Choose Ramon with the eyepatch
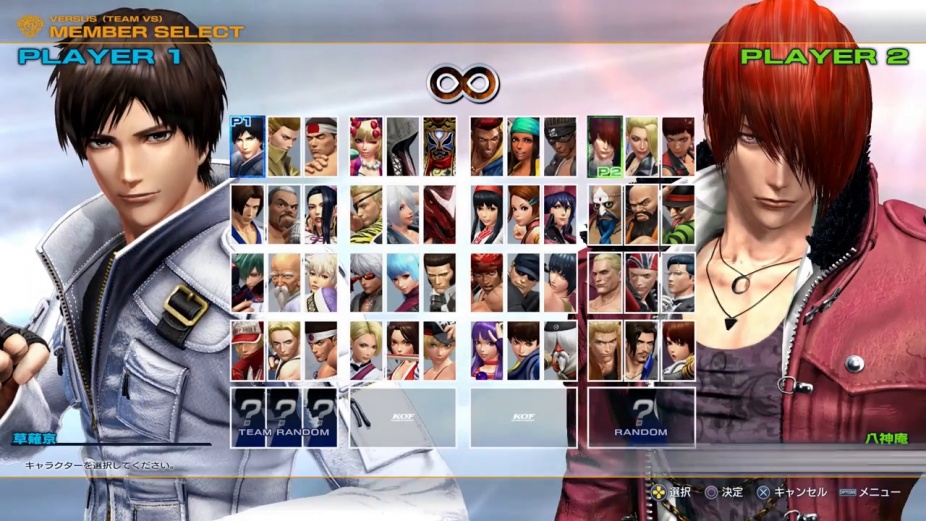 point(367,214)
